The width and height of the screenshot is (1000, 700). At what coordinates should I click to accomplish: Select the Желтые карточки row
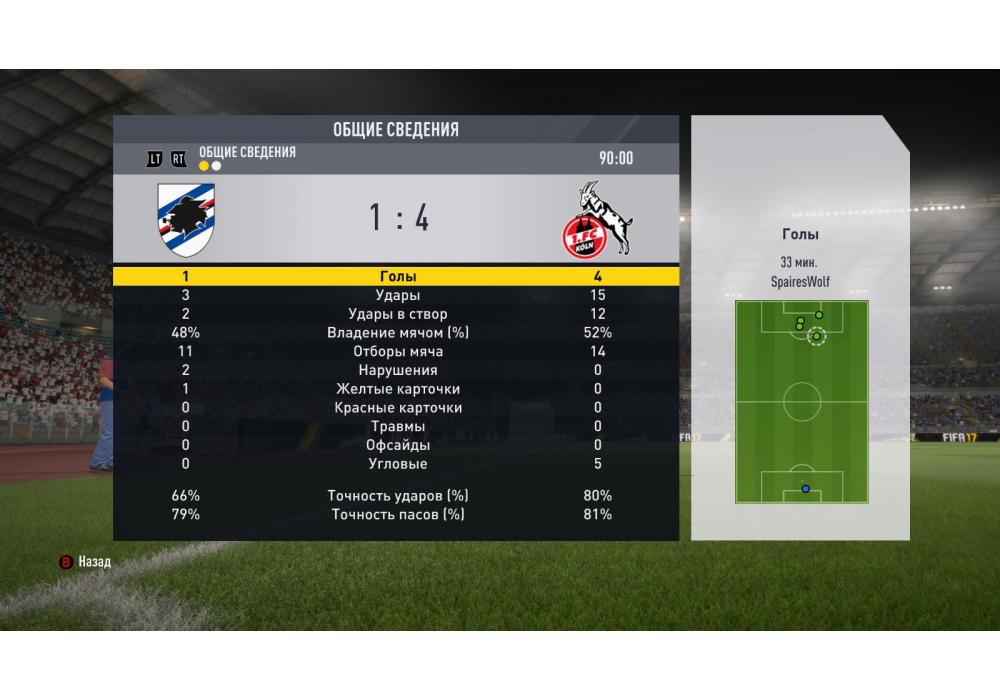[x=398, y=389]
